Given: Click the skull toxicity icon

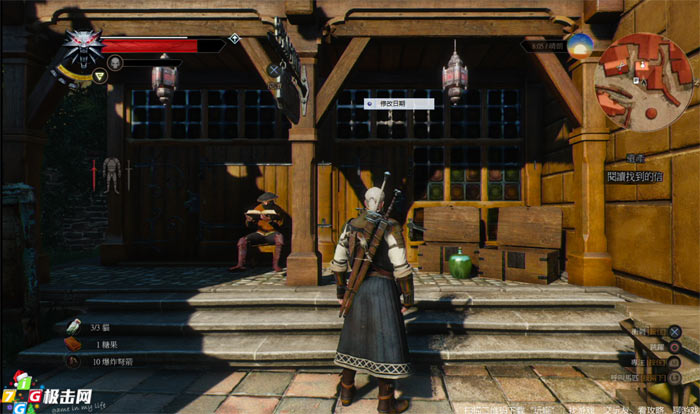Looking at the screenshot, I should pyautogui.click(x=115, y=62).
